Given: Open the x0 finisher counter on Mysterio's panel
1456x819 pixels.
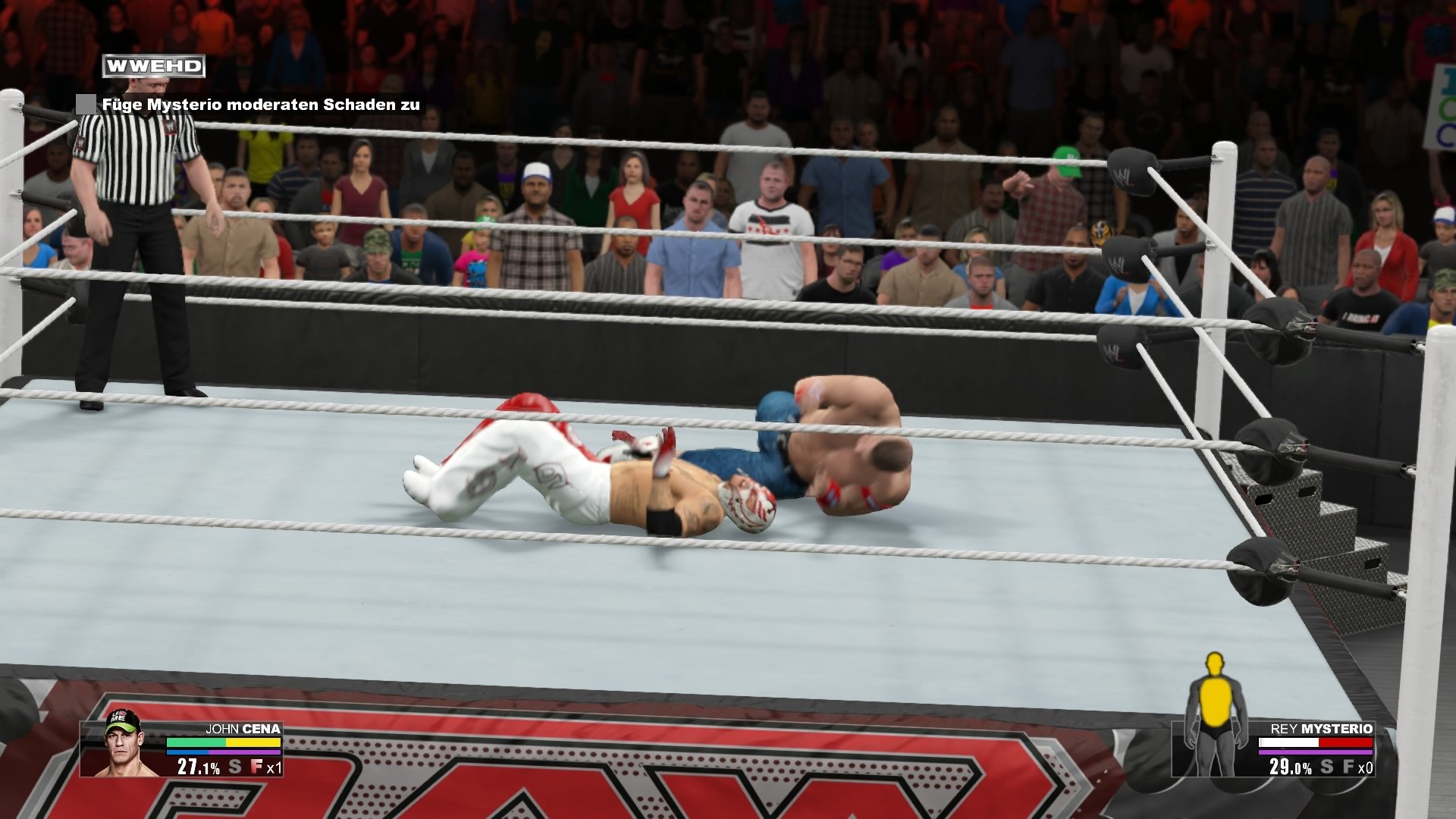Looking at the screenshot, I should click(x=1366, y=768).
